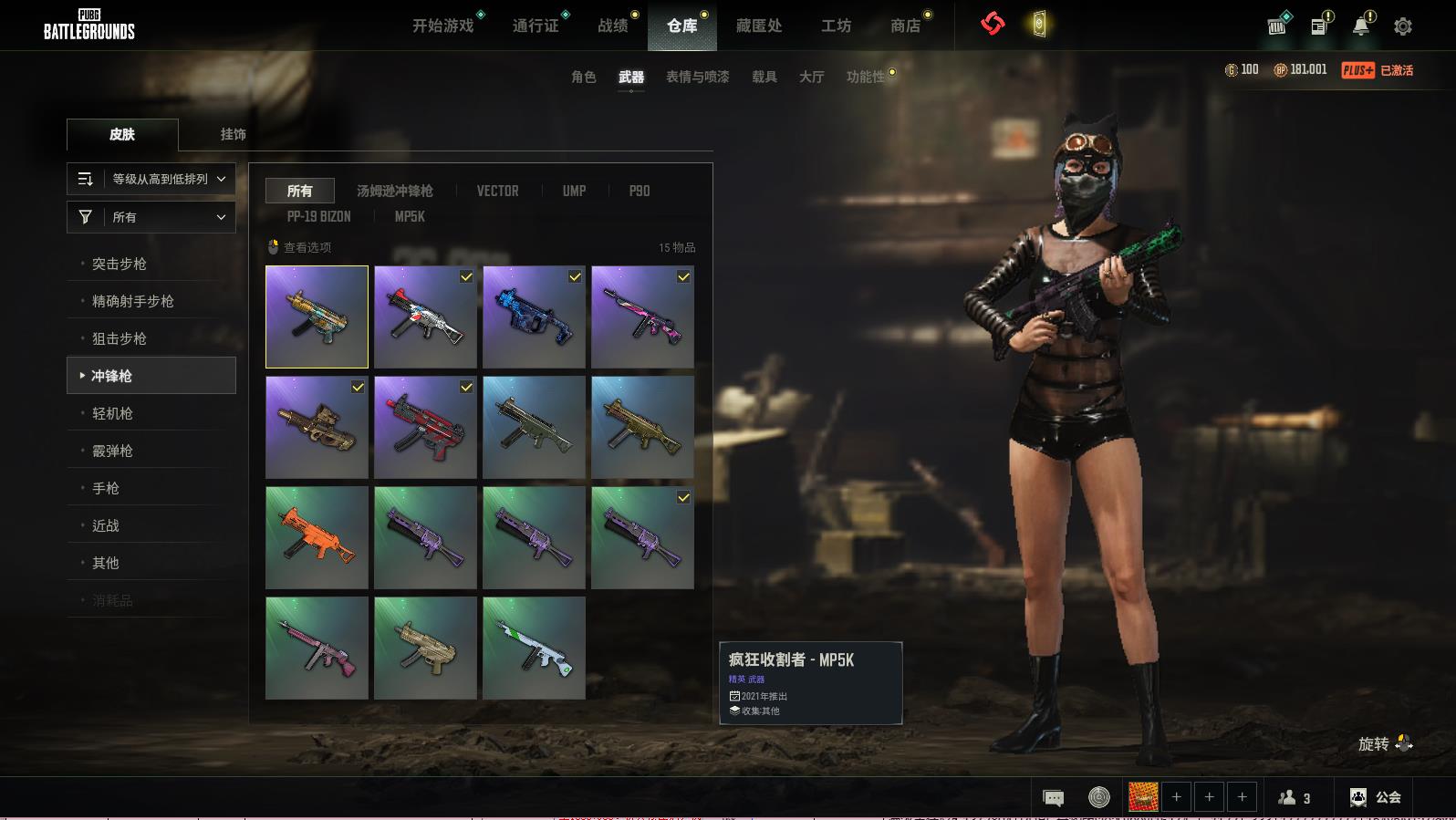Filter skins by VECTOR

tap(497, 191)
